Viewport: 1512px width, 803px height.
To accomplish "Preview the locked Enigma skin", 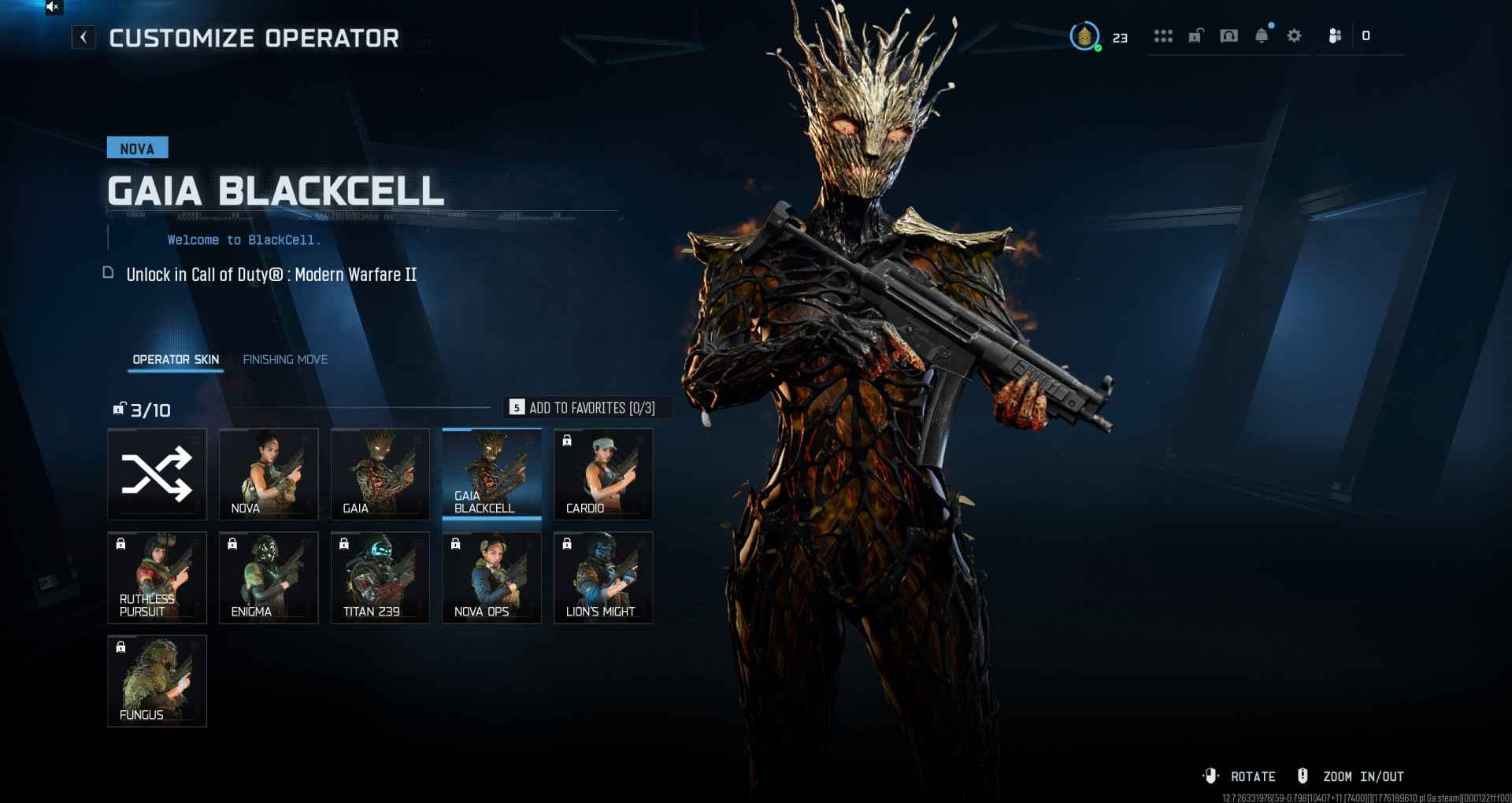I will coord(269,578).
